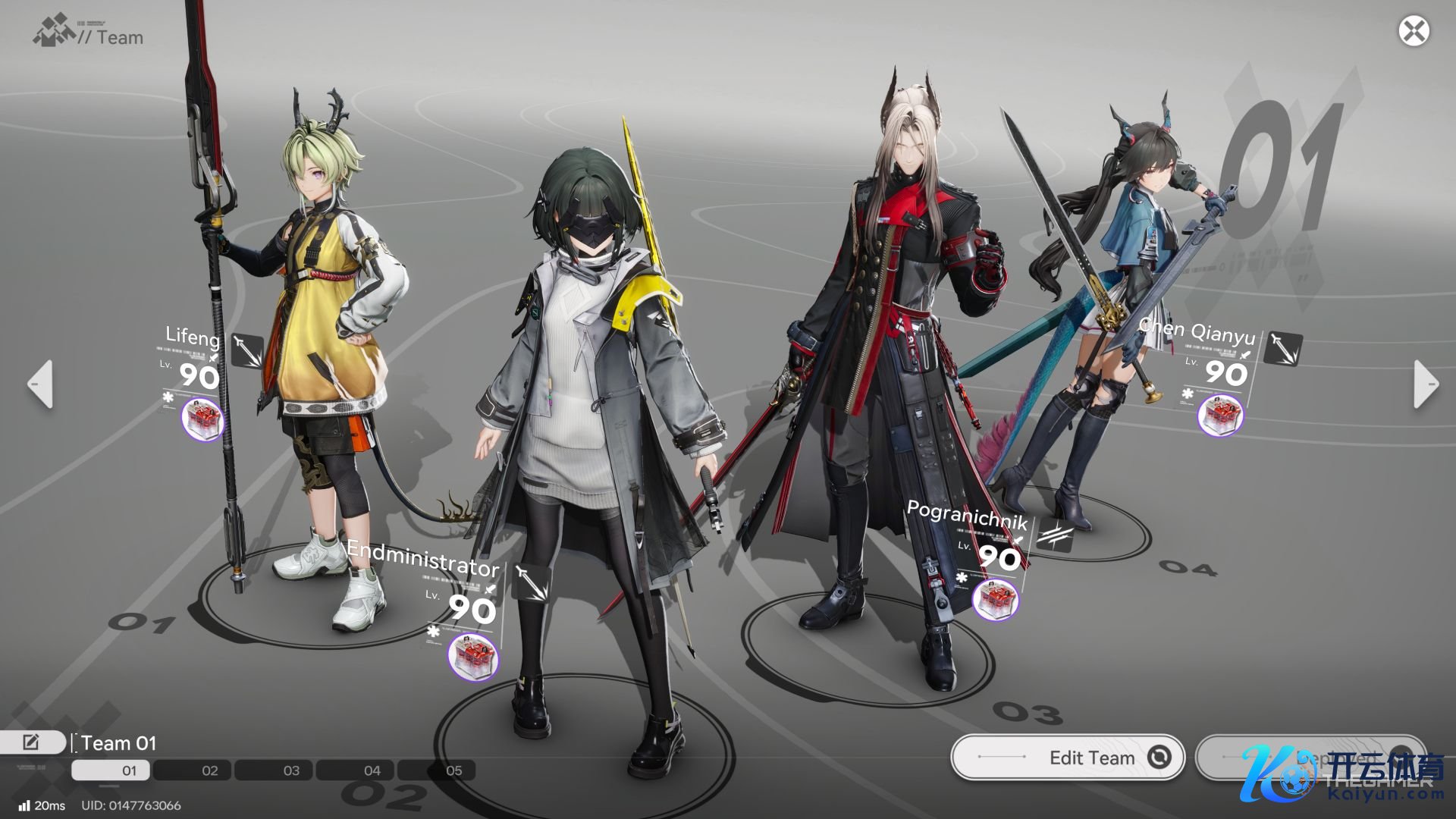Choose the Endministrator character label
The image size is (1456, 819).
(x=422, y=560)
